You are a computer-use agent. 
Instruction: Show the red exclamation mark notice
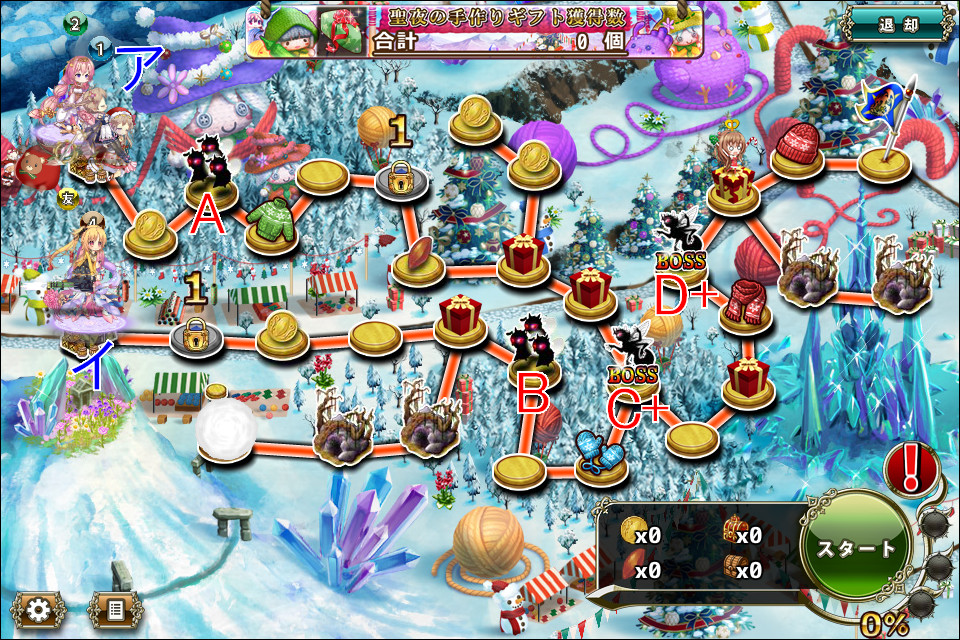pyautogui.click(x=912, y=467)
